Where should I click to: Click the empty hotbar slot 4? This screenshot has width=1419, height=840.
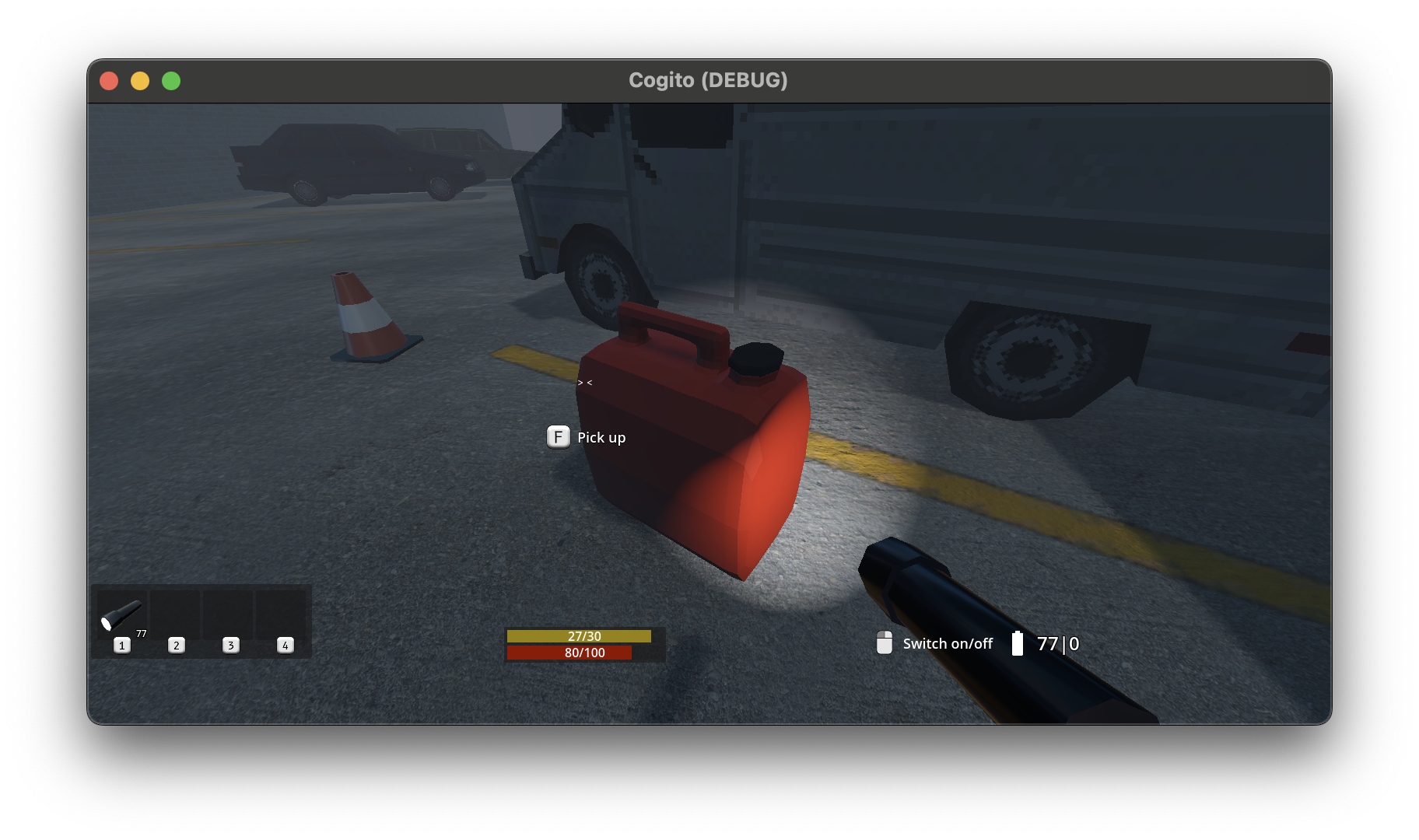point(283,614)
